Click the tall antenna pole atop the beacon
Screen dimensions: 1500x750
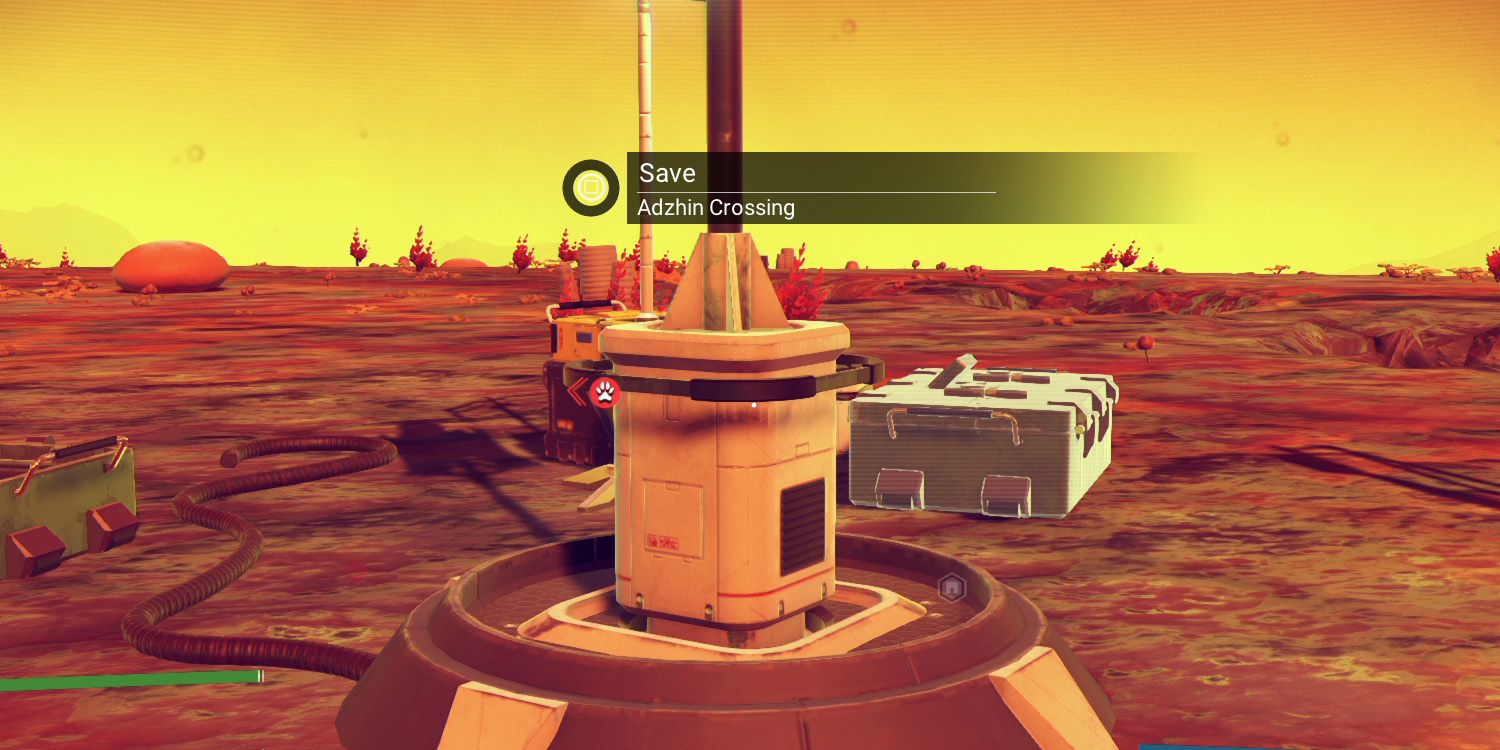point(730,90)
